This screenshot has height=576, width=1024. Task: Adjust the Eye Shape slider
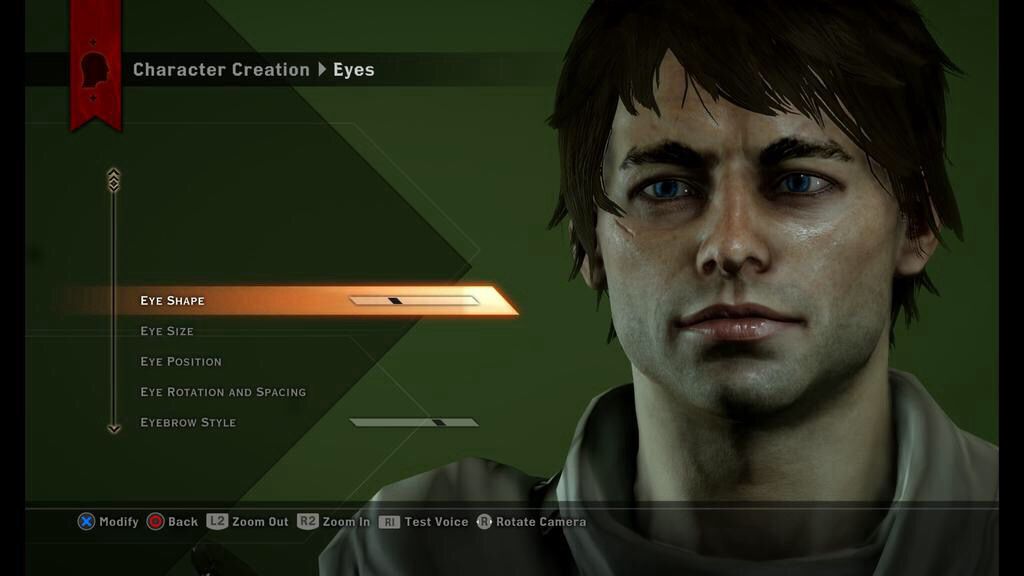click(x=413, y=300)
